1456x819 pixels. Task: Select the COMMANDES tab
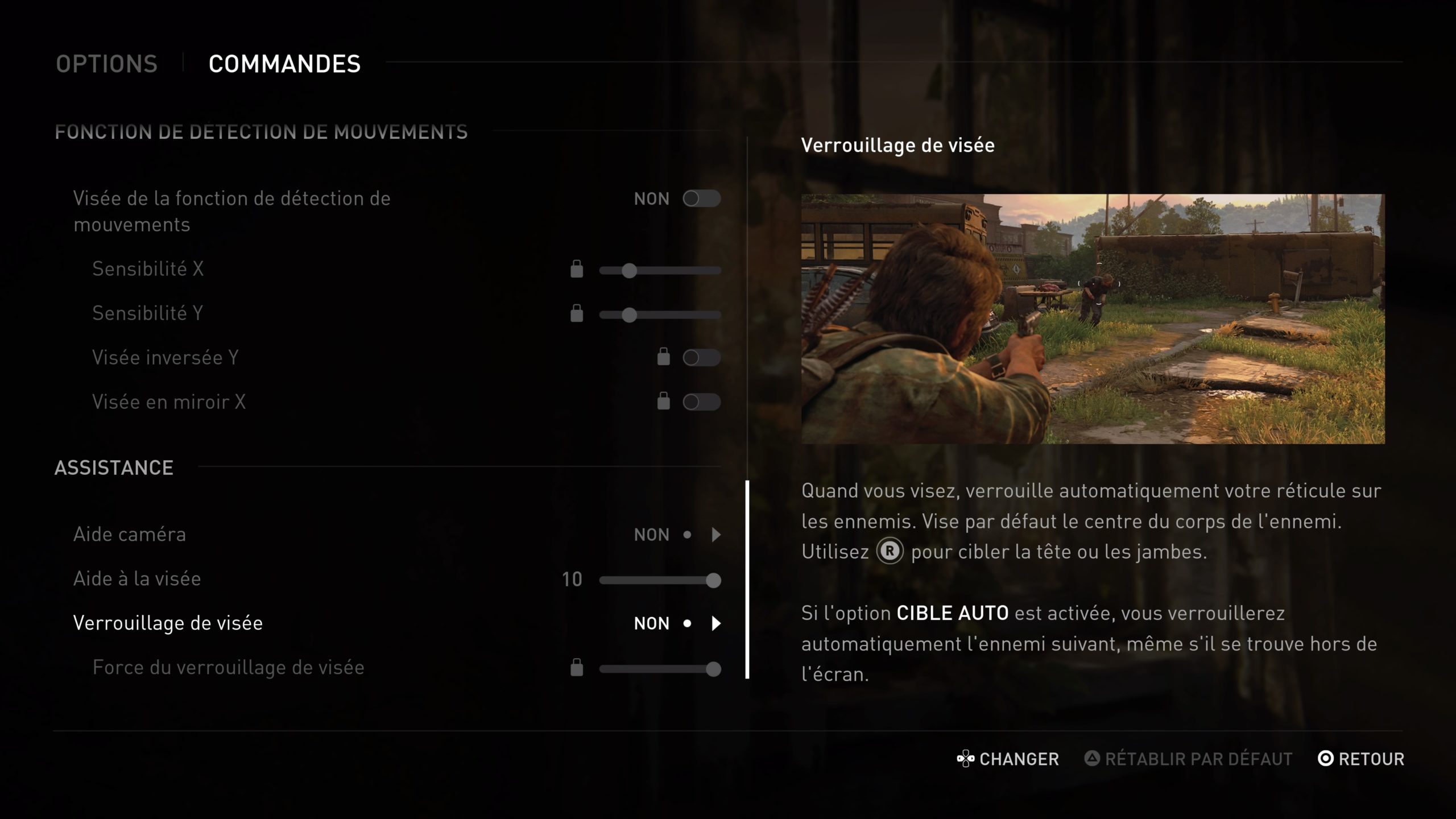(x=284, y=64)
